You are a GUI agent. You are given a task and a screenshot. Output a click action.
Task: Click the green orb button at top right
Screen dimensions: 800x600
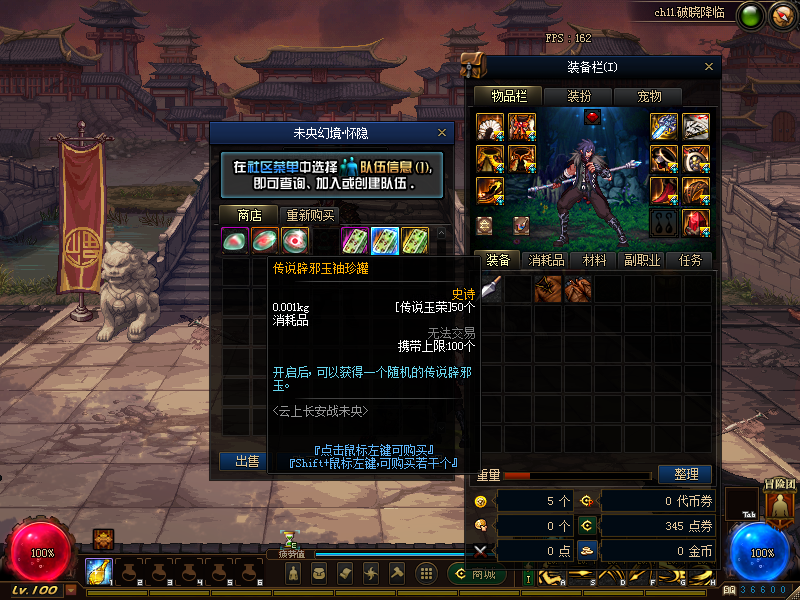[x=750, y=15]
